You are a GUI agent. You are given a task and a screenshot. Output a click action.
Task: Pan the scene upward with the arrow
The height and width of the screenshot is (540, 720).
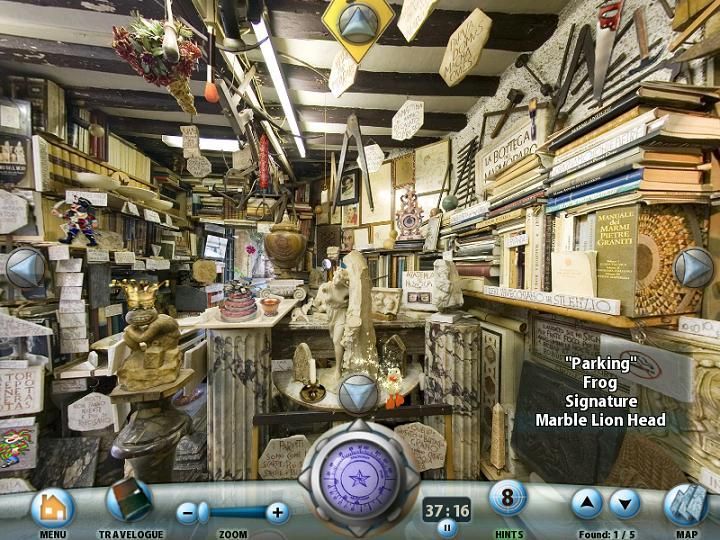359,22
